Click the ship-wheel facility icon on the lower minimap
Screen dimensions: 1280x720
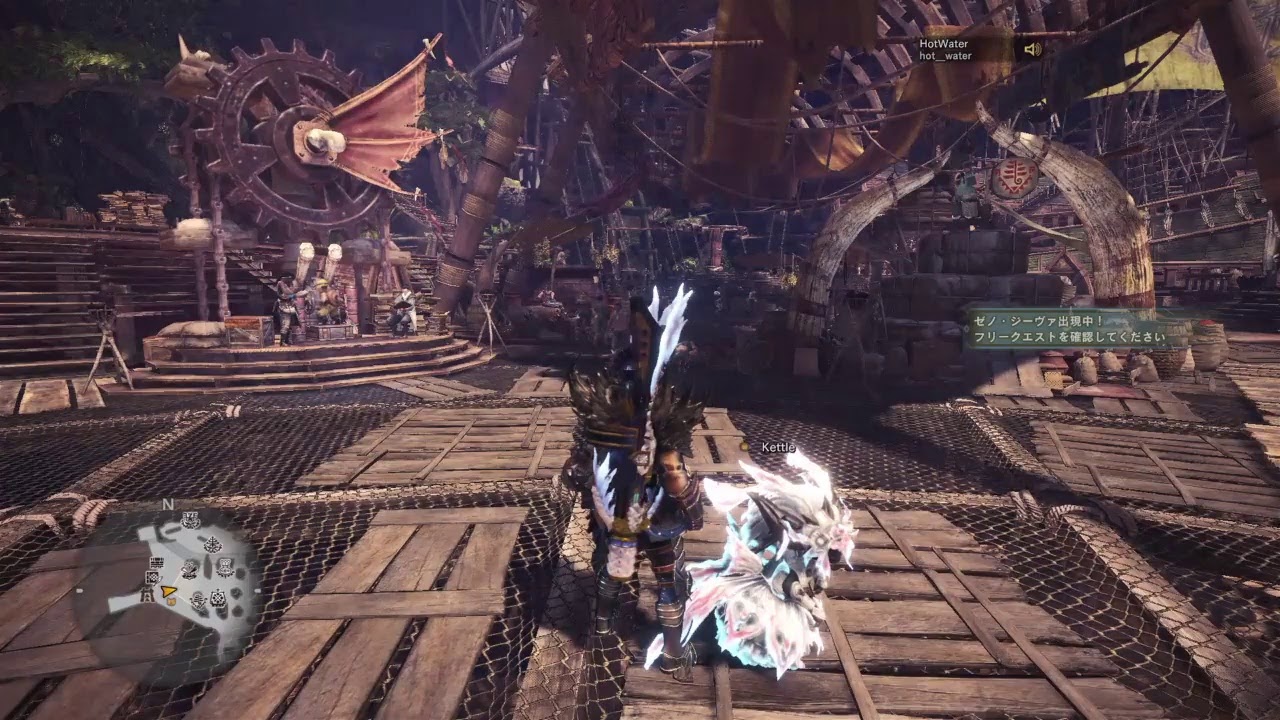click(217, 598)
